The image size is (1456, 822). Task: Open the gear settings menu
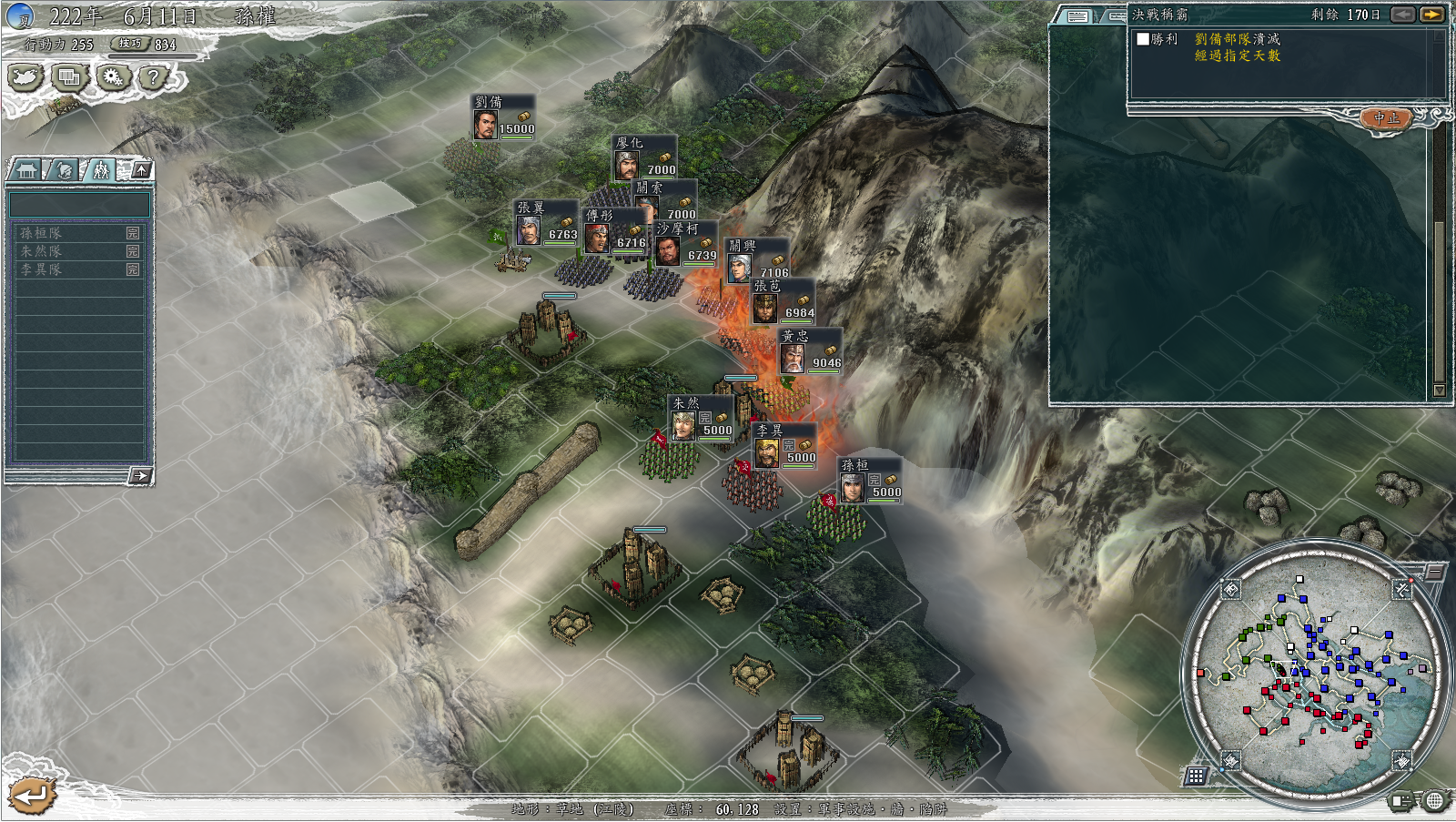(112, 77)
